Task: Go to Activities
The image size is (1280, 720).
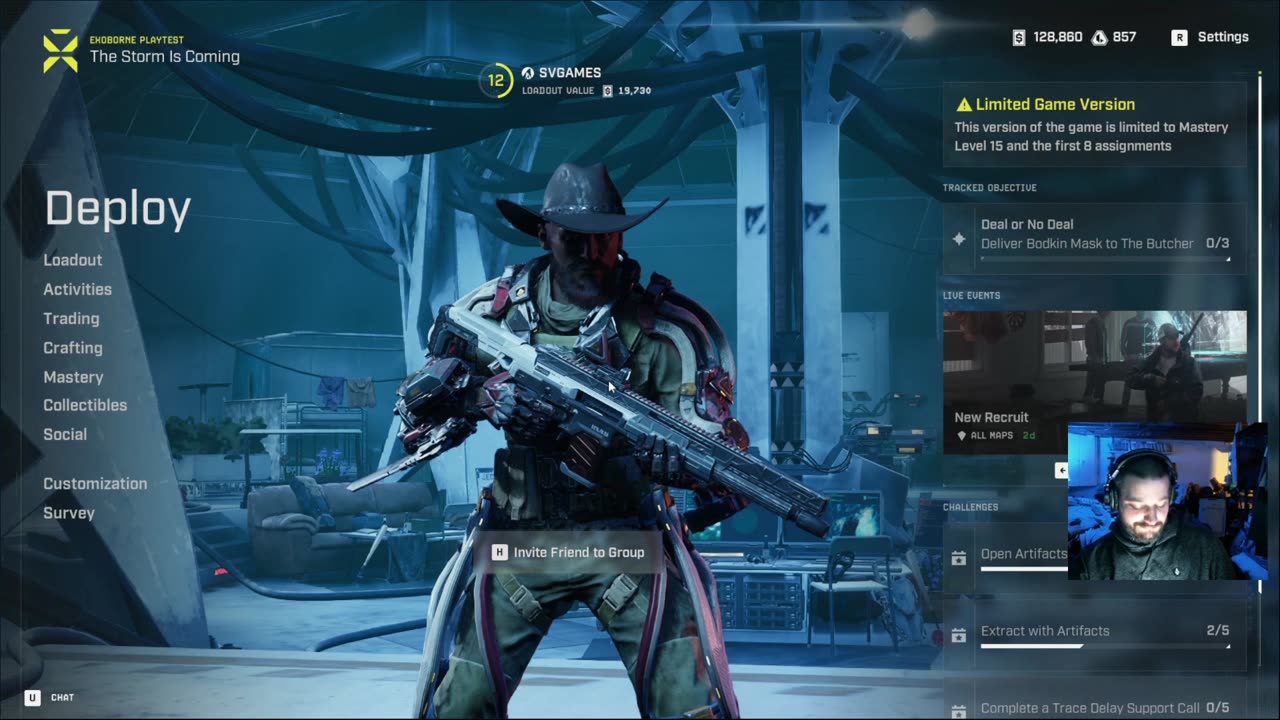Action: point(77,289)
